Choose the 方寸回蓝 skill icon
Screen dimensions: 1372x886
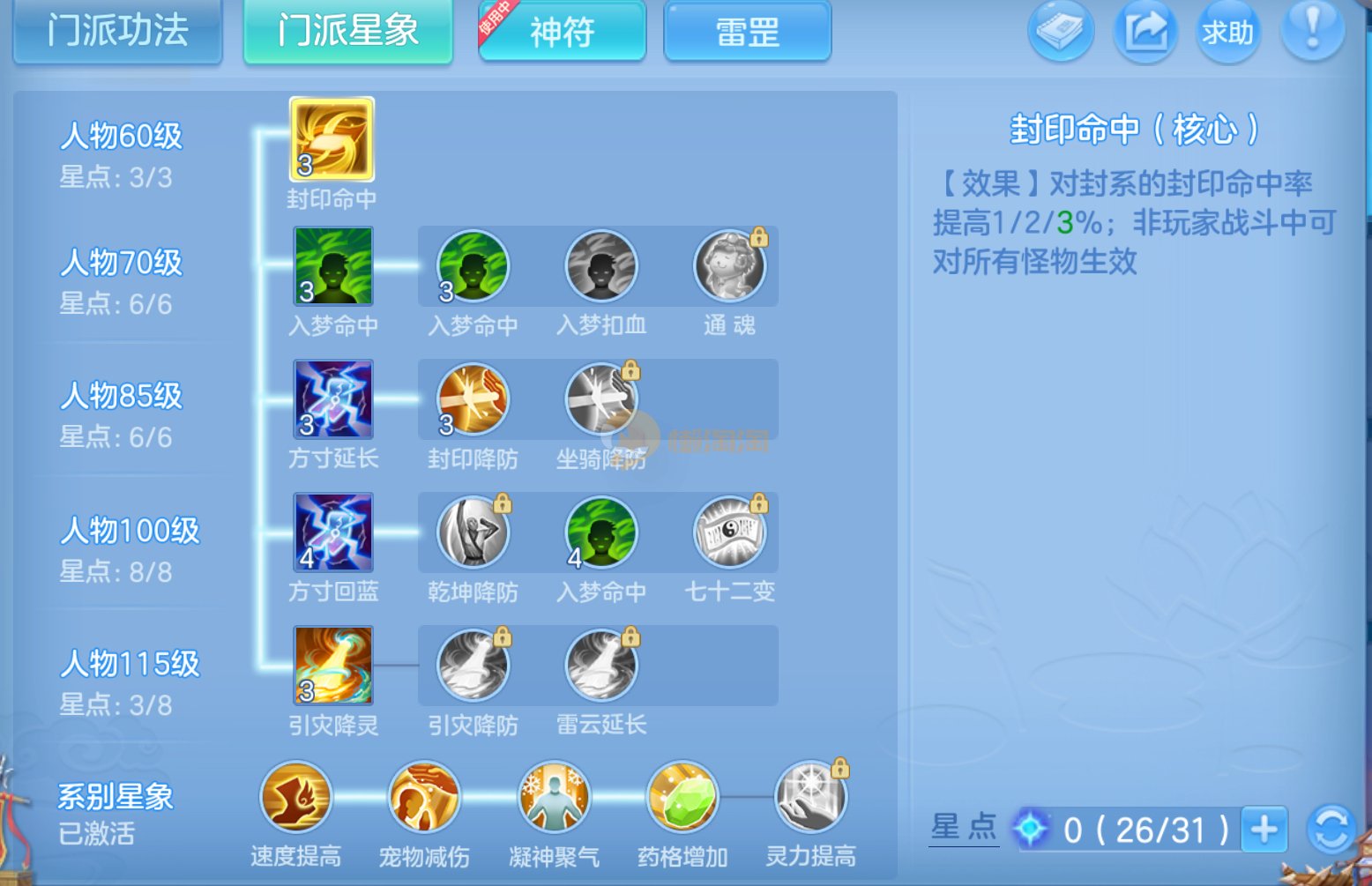coord(333,532)
